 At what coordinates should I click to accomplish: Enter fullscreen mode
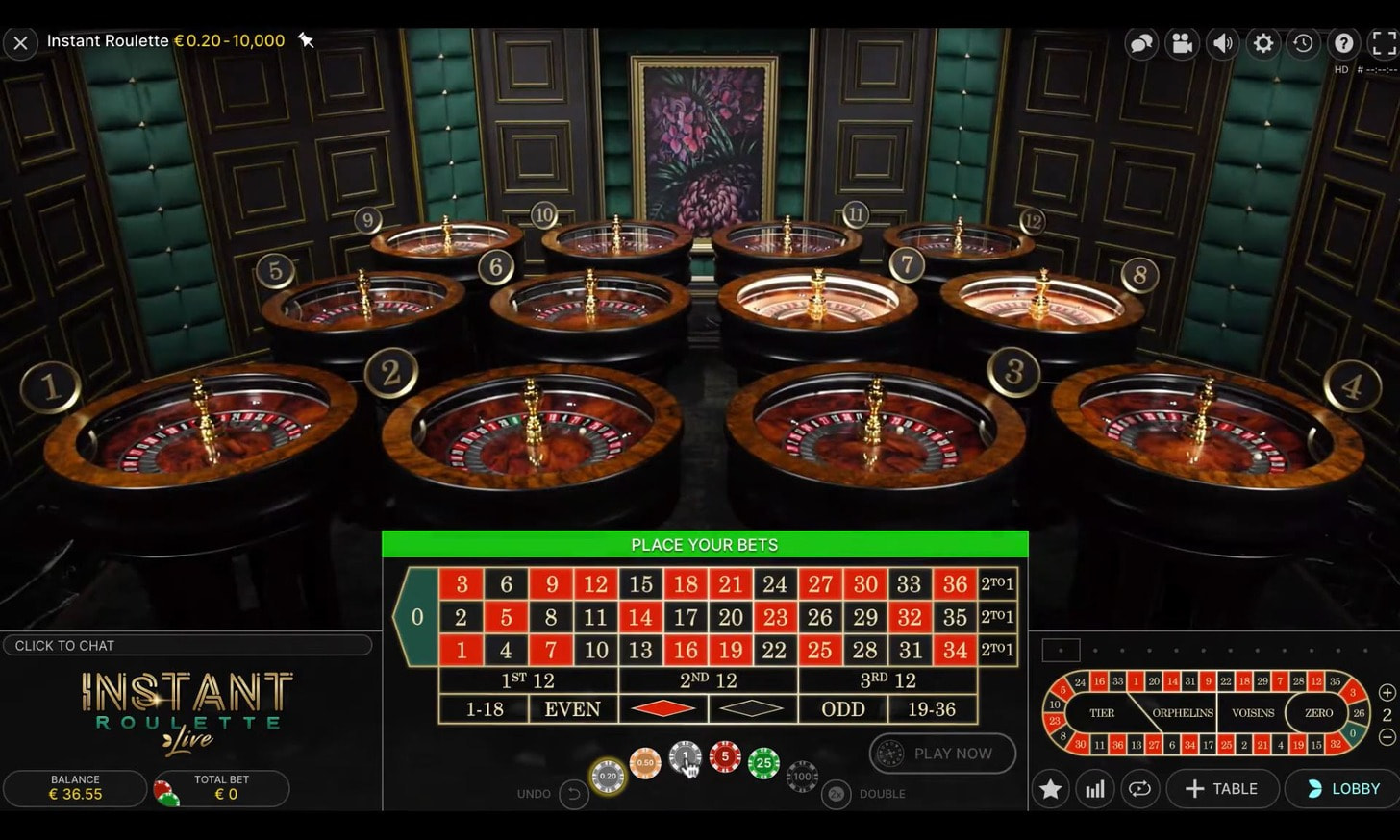click(1384, 43)
